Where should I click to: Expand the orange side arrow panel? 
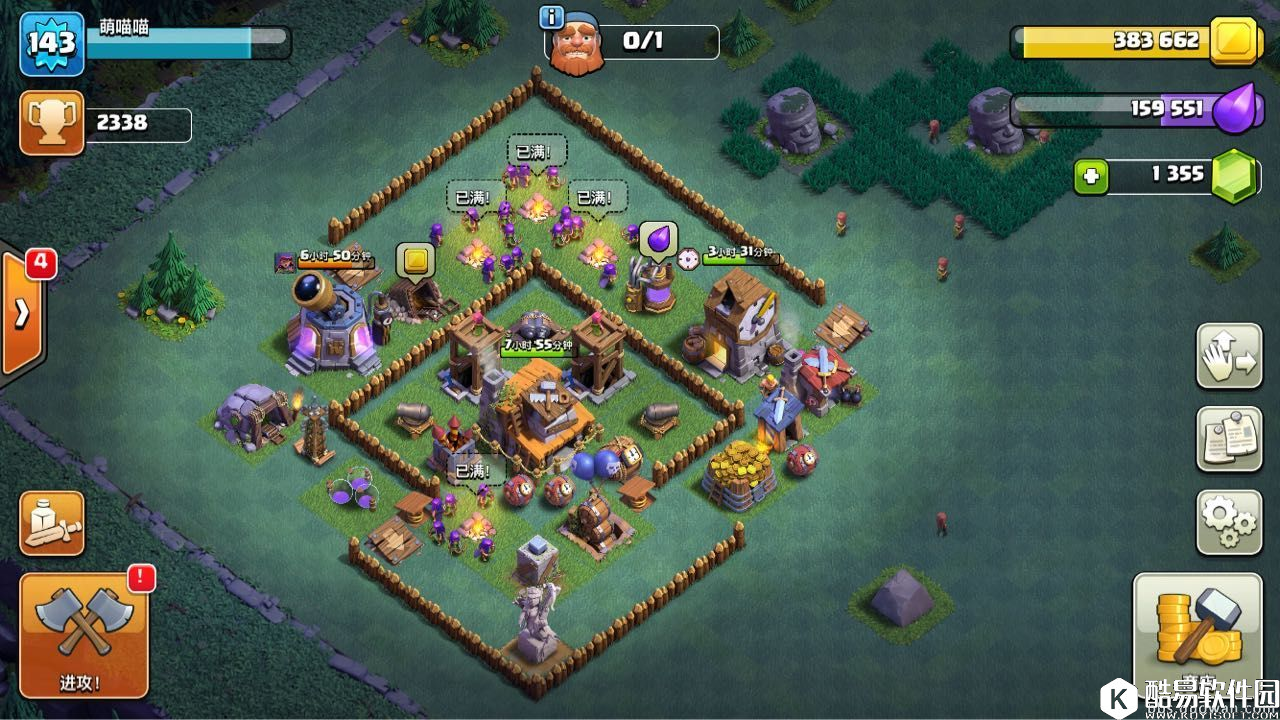tap(21, 313)
